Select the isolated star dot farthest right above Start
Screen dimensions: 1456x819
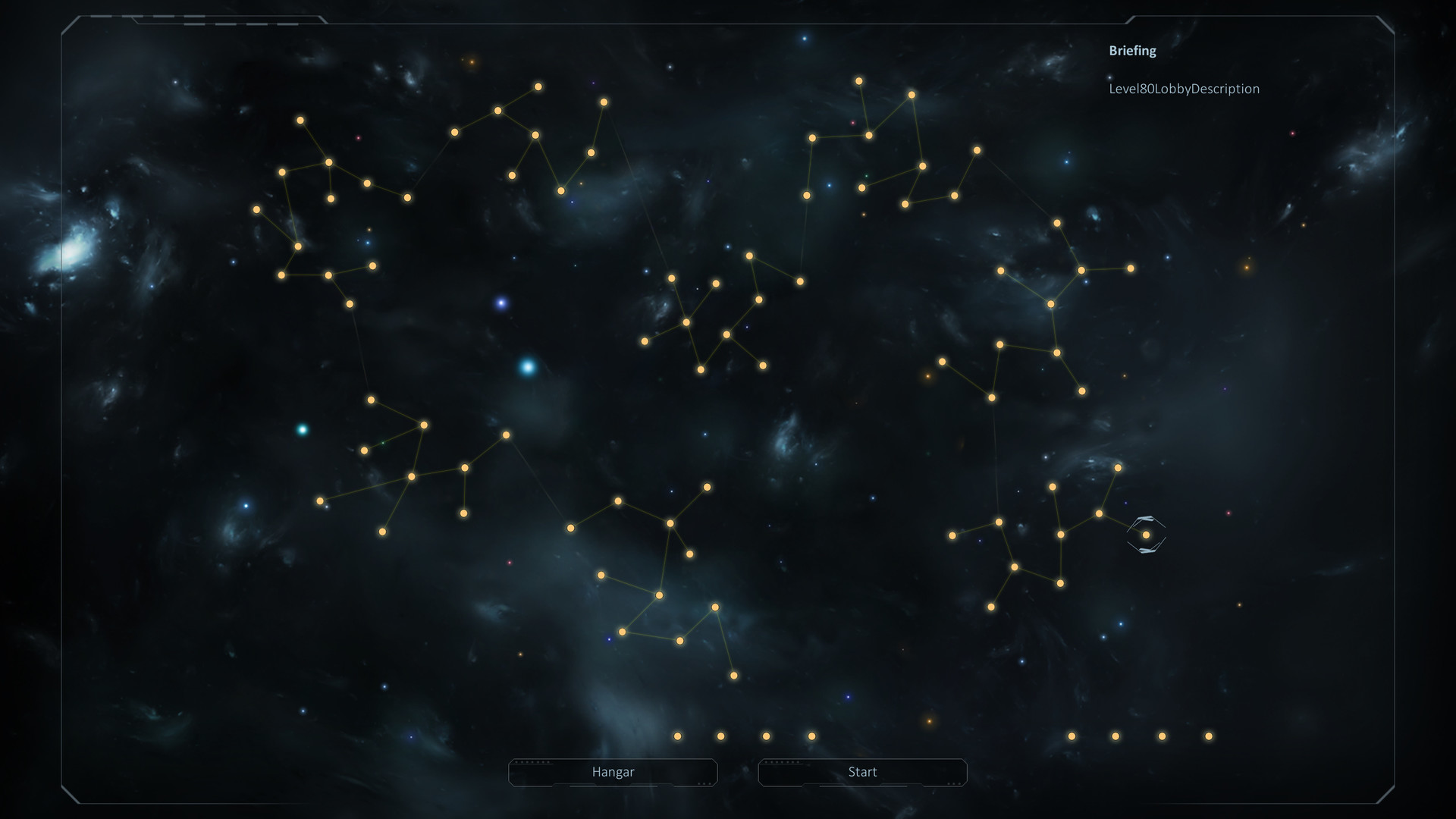(x=1207, y=736)
